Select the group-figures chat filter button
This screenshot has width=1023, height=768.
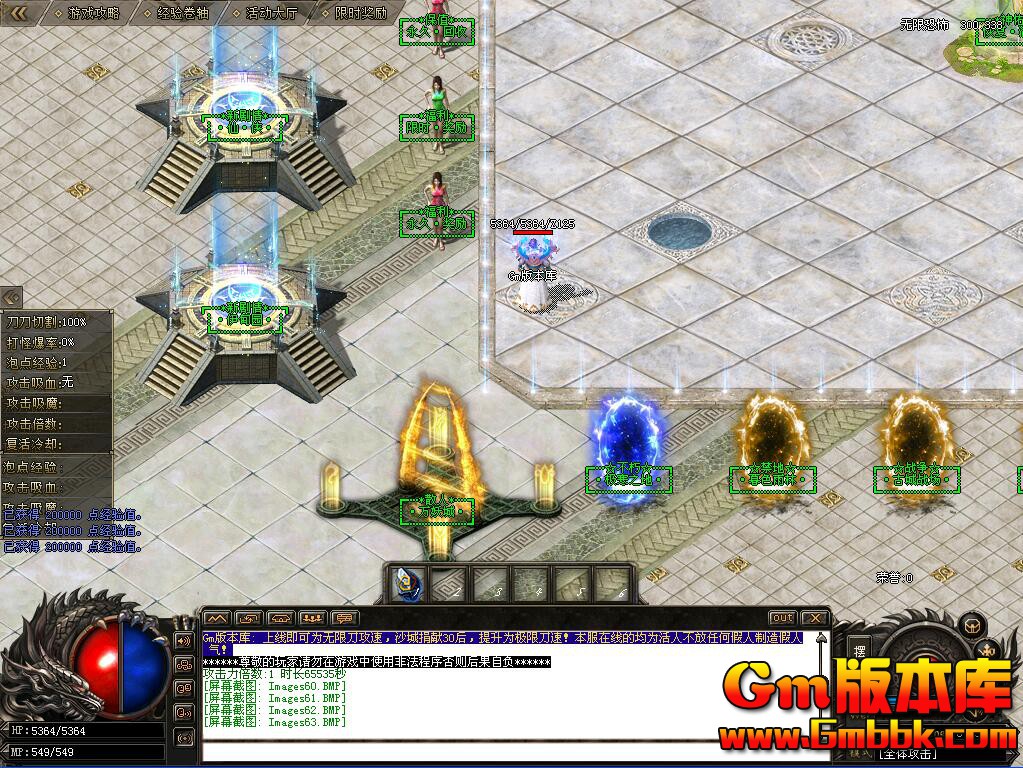[x=313, y=618]
